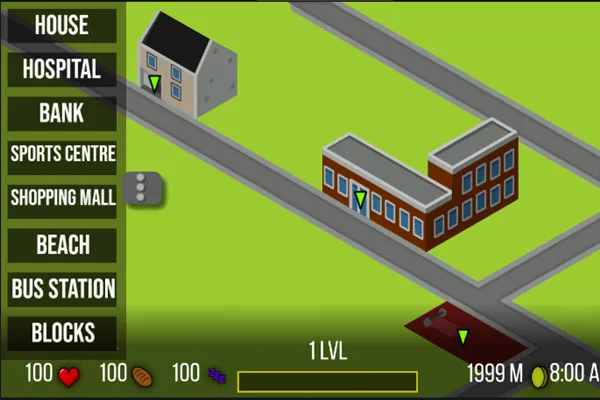Select the Shopping Mall entry

62,198
